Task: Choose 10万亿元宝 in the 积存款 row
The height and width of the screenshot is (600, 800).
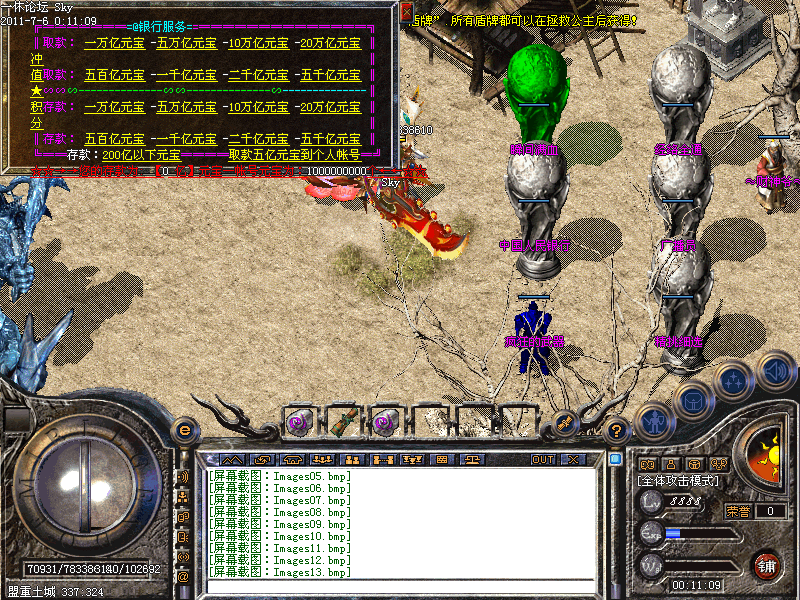Action: (257, 107)
